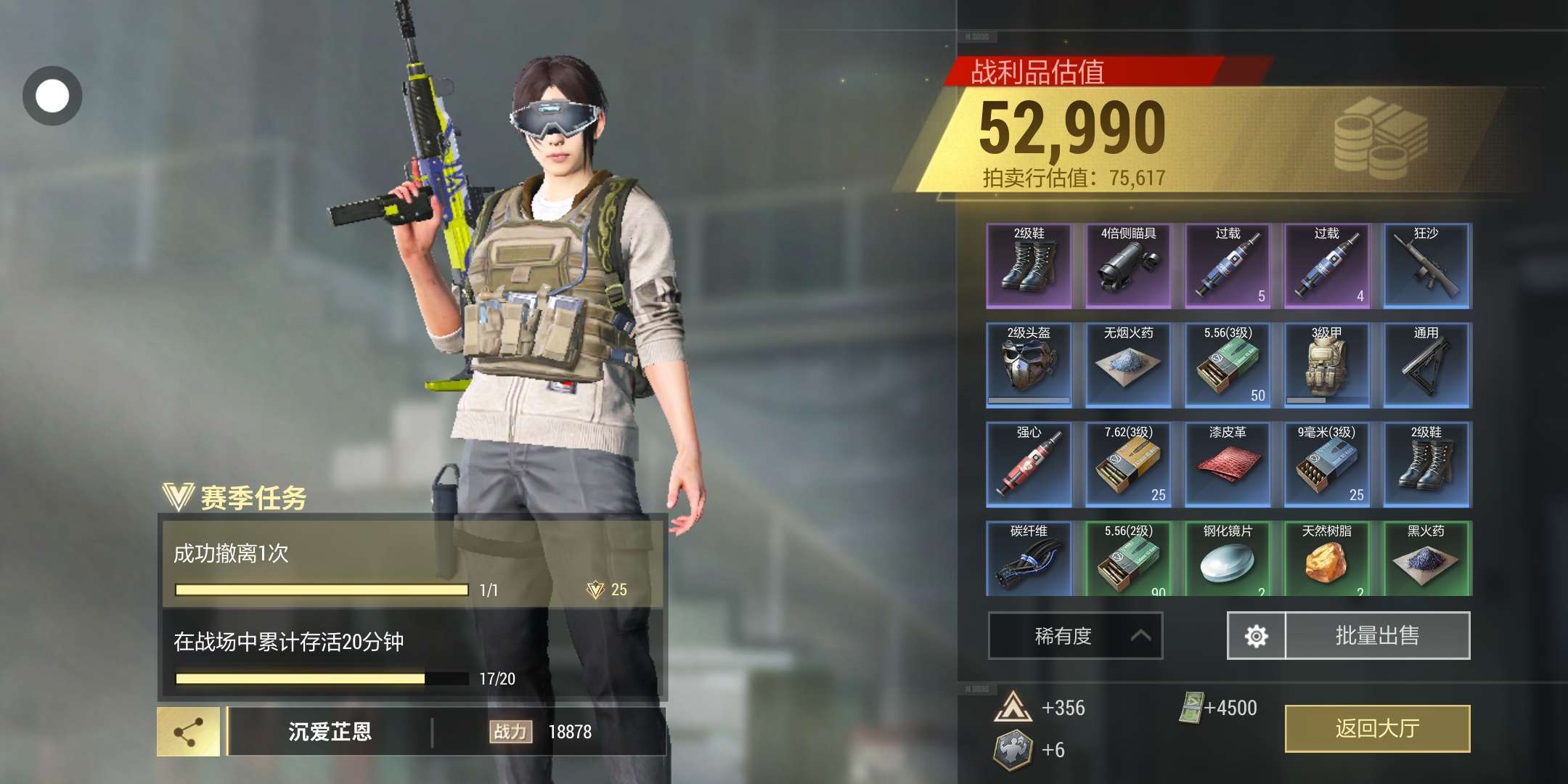Image resolution: width=1568 pixels, height=784 pixels.
Task: Select the 3级甲 armor vest slot
Action: pos(1327,365)
